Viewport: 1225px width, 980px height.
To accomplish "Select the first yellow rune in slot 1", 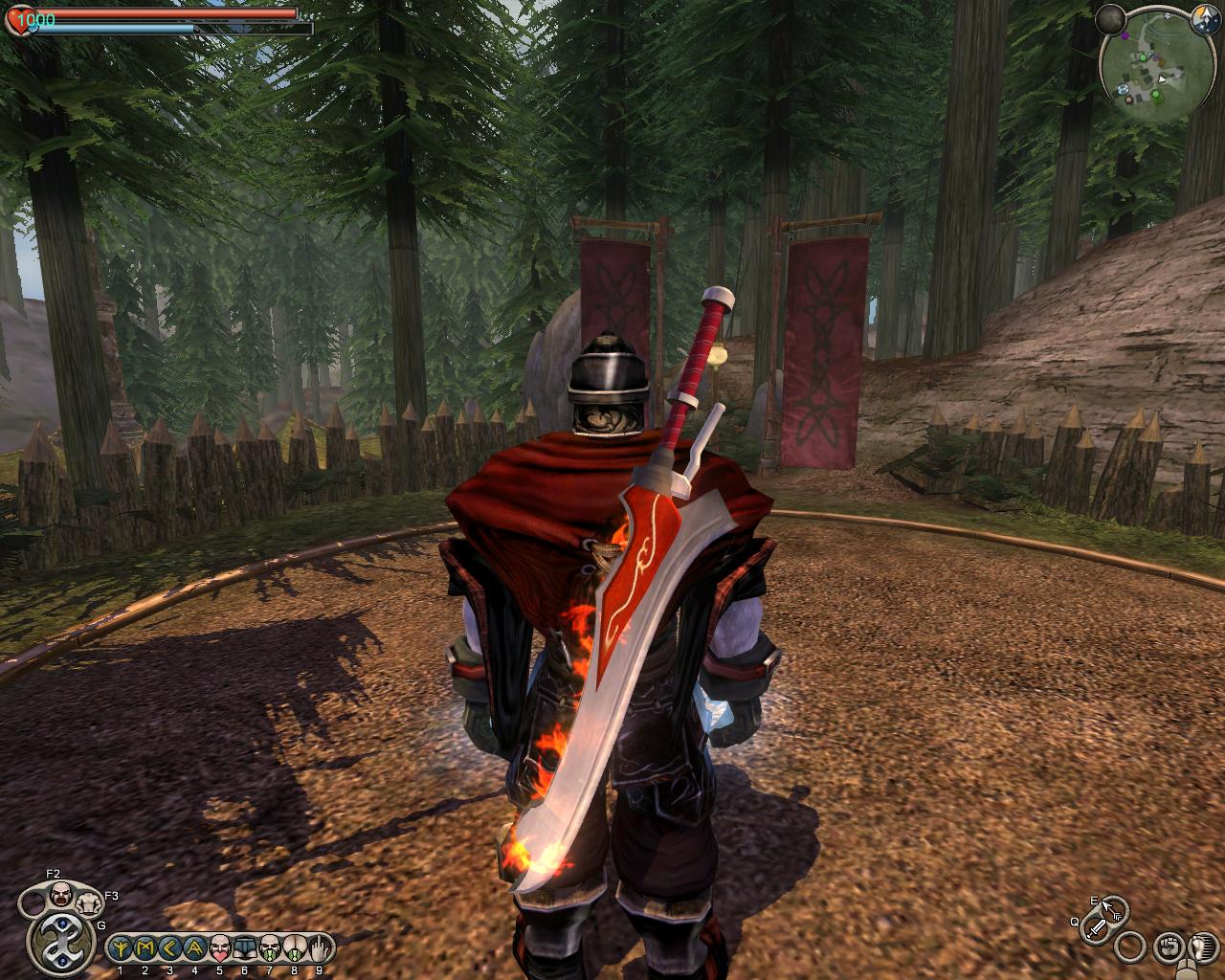I will click(x=121, y=947).
